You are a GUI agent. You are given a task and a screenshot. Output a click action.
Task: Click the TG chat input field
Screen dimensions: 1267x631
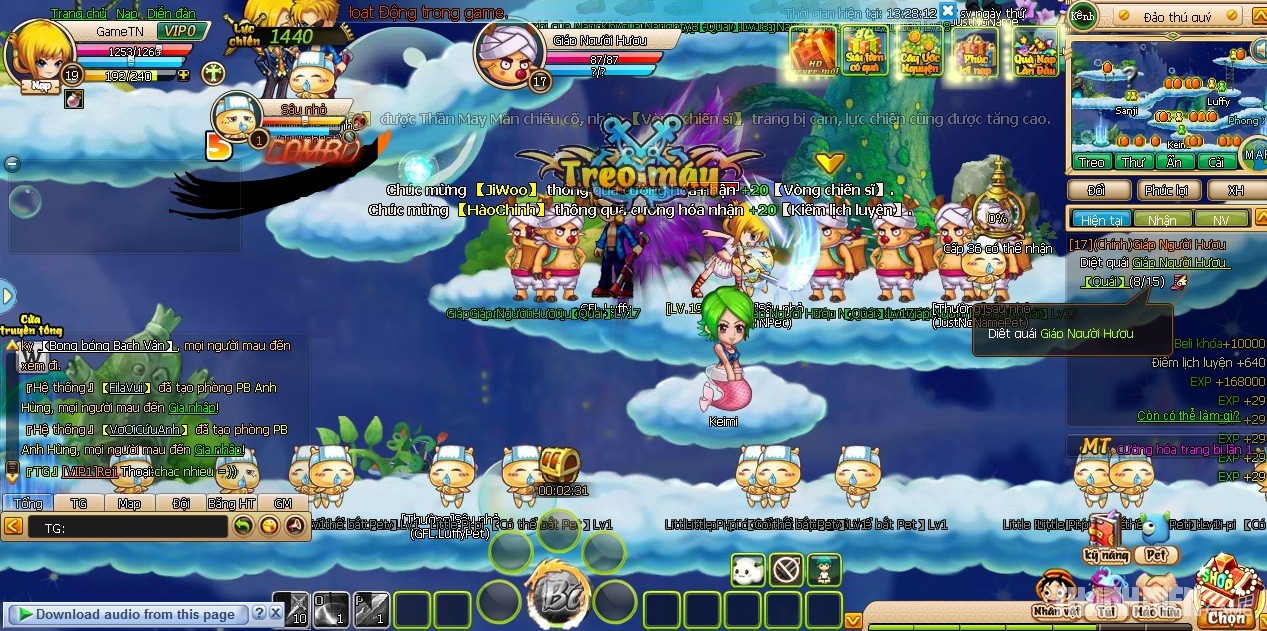128,526
